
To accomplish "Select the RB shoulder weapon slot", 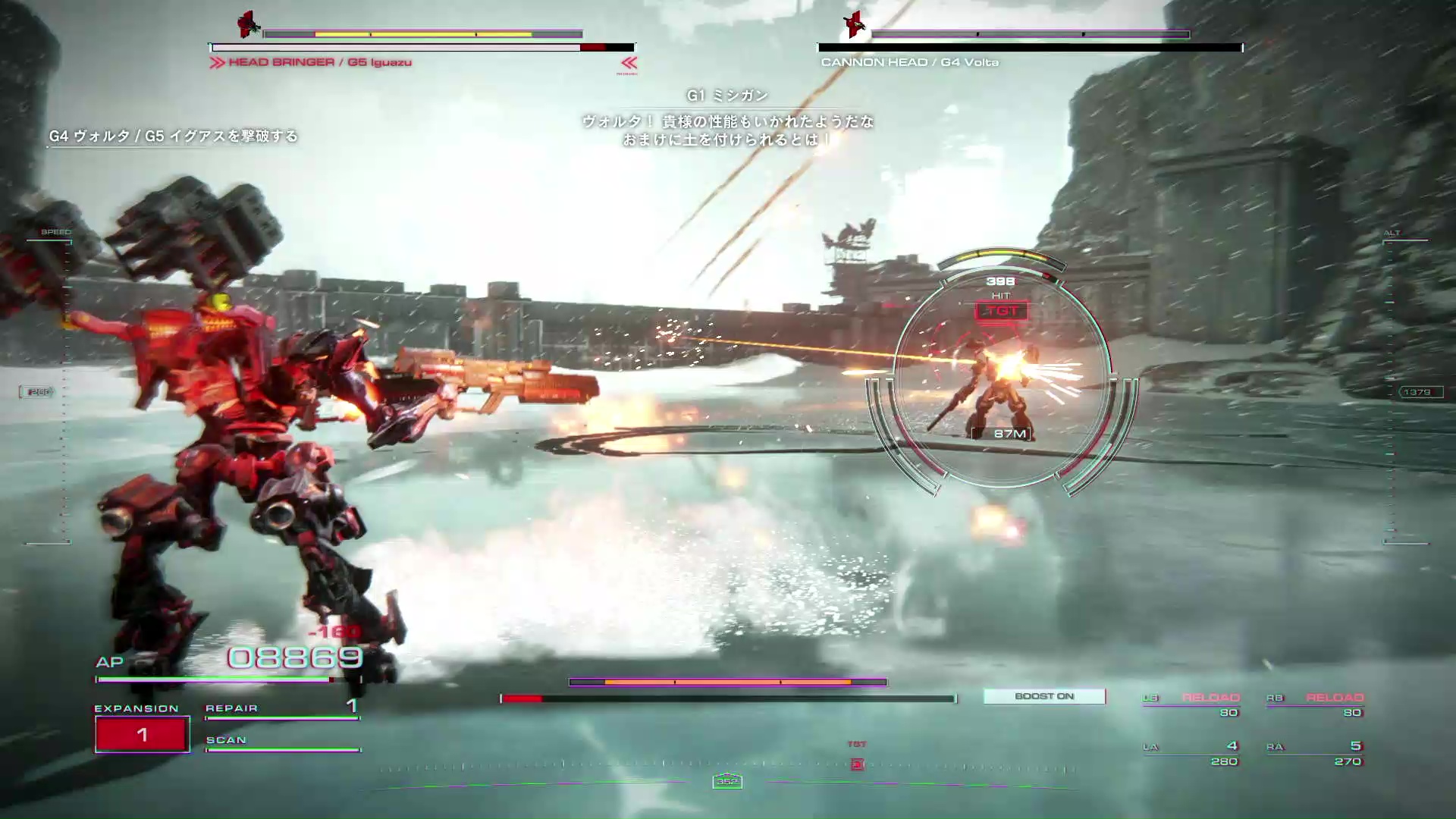I will click(x=1316, y=704).
